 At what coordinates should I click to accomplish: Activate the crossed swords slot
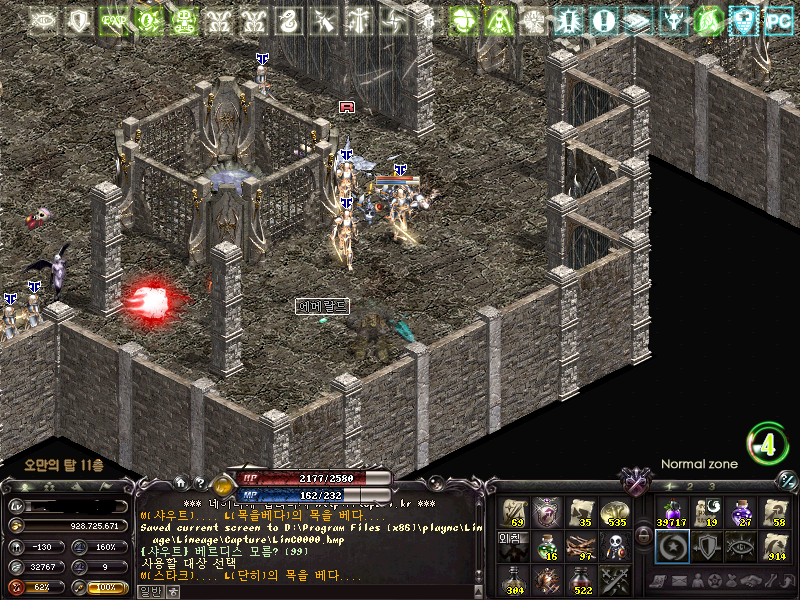click(613, 579)
